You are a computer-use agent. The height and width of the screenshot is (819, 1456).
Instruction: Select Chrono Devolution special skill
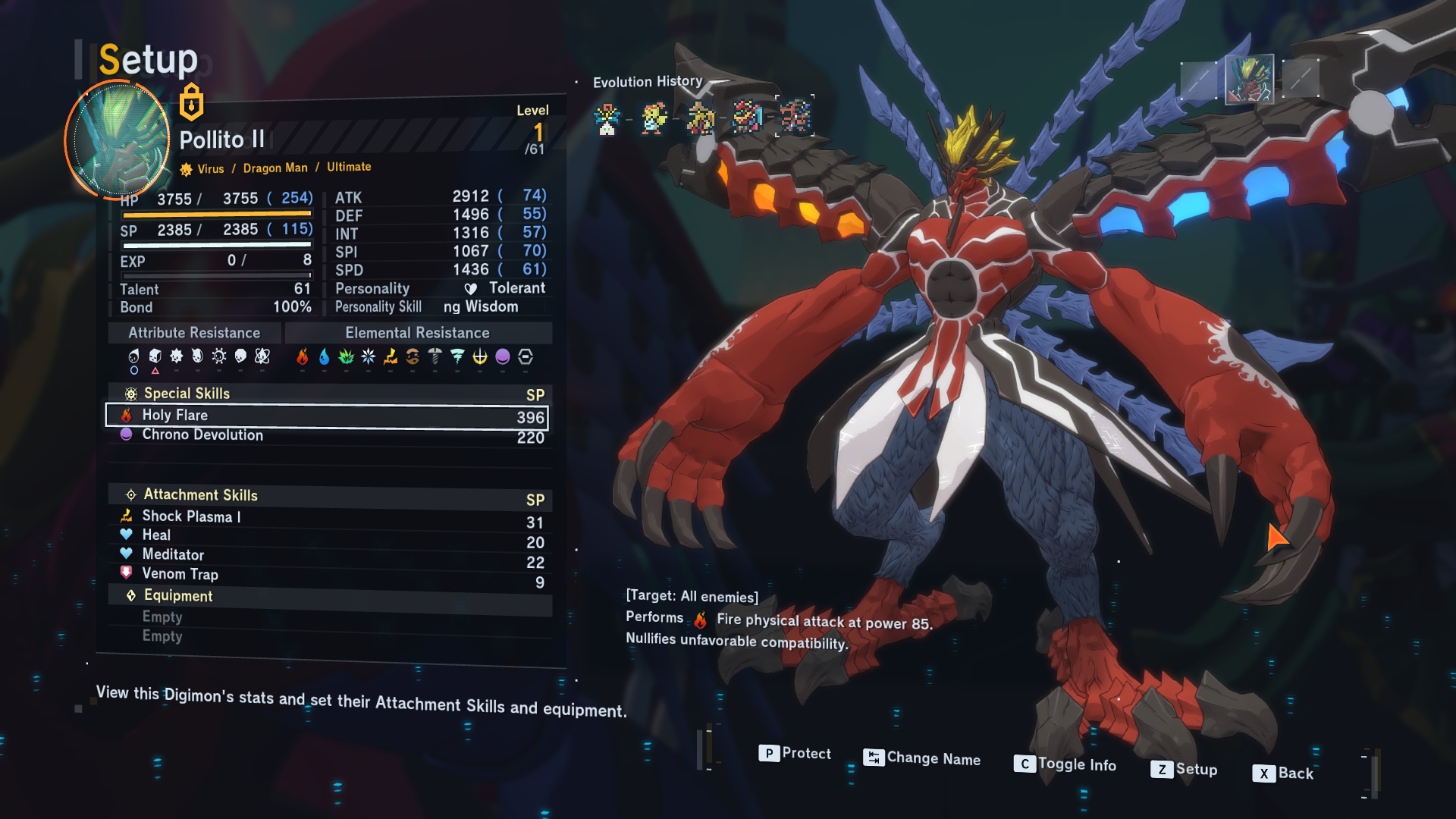point(326,435)
